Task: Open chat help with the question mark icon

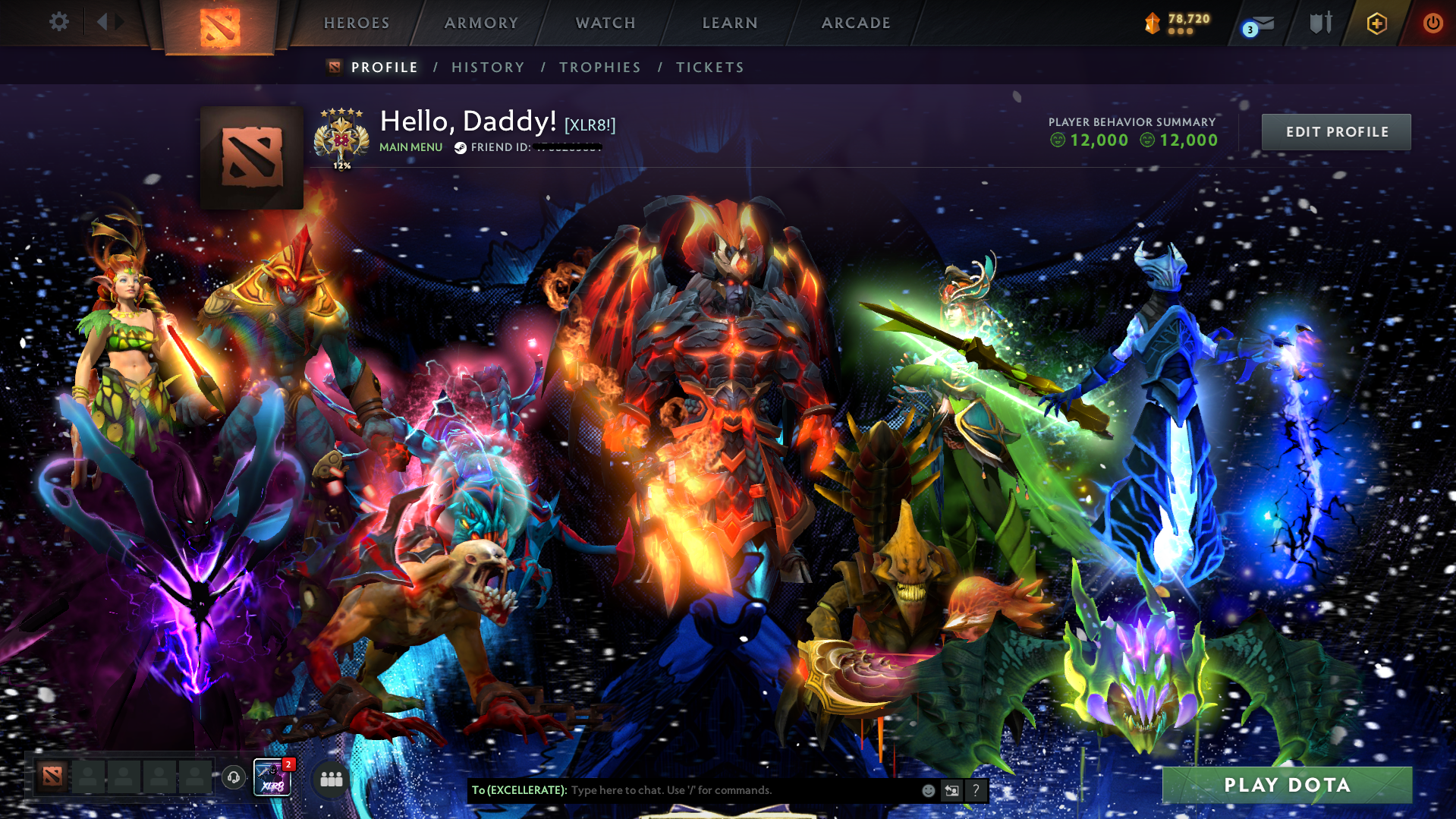Action: [976, 790]
